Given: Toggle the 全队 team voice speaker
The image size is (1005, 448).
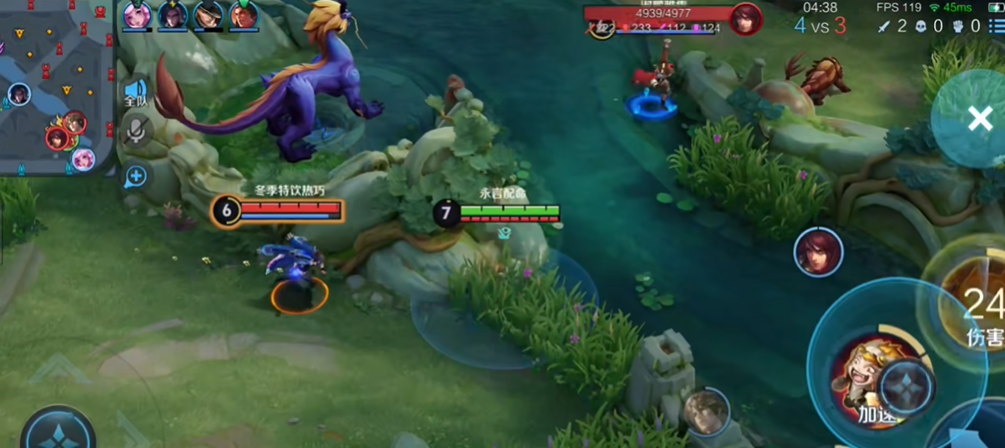Looking at the screenshot, I should [x=136, y=93].
